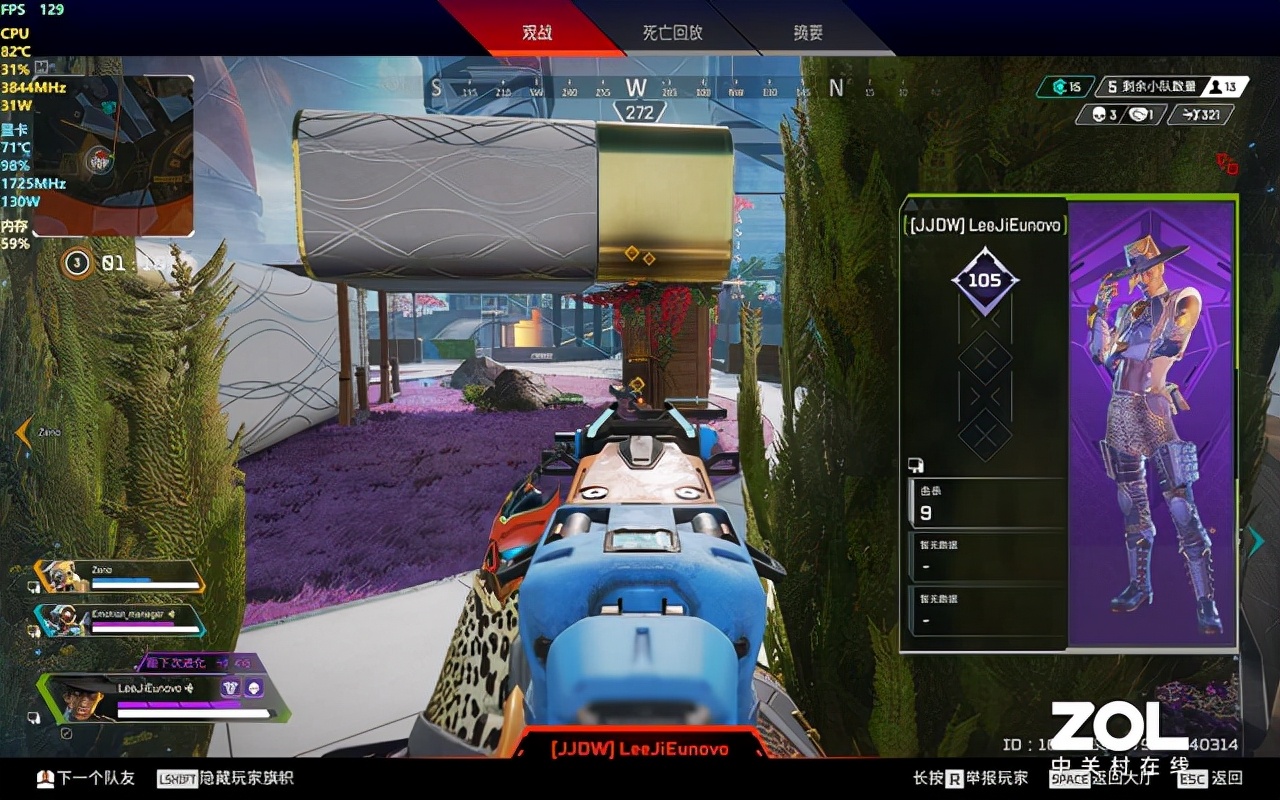The width and height of the screenshot is (1280, 800).
Task: Select teammate Emotion_manager's squad panel
Action: pyautogui.click(x=120, y=621)
